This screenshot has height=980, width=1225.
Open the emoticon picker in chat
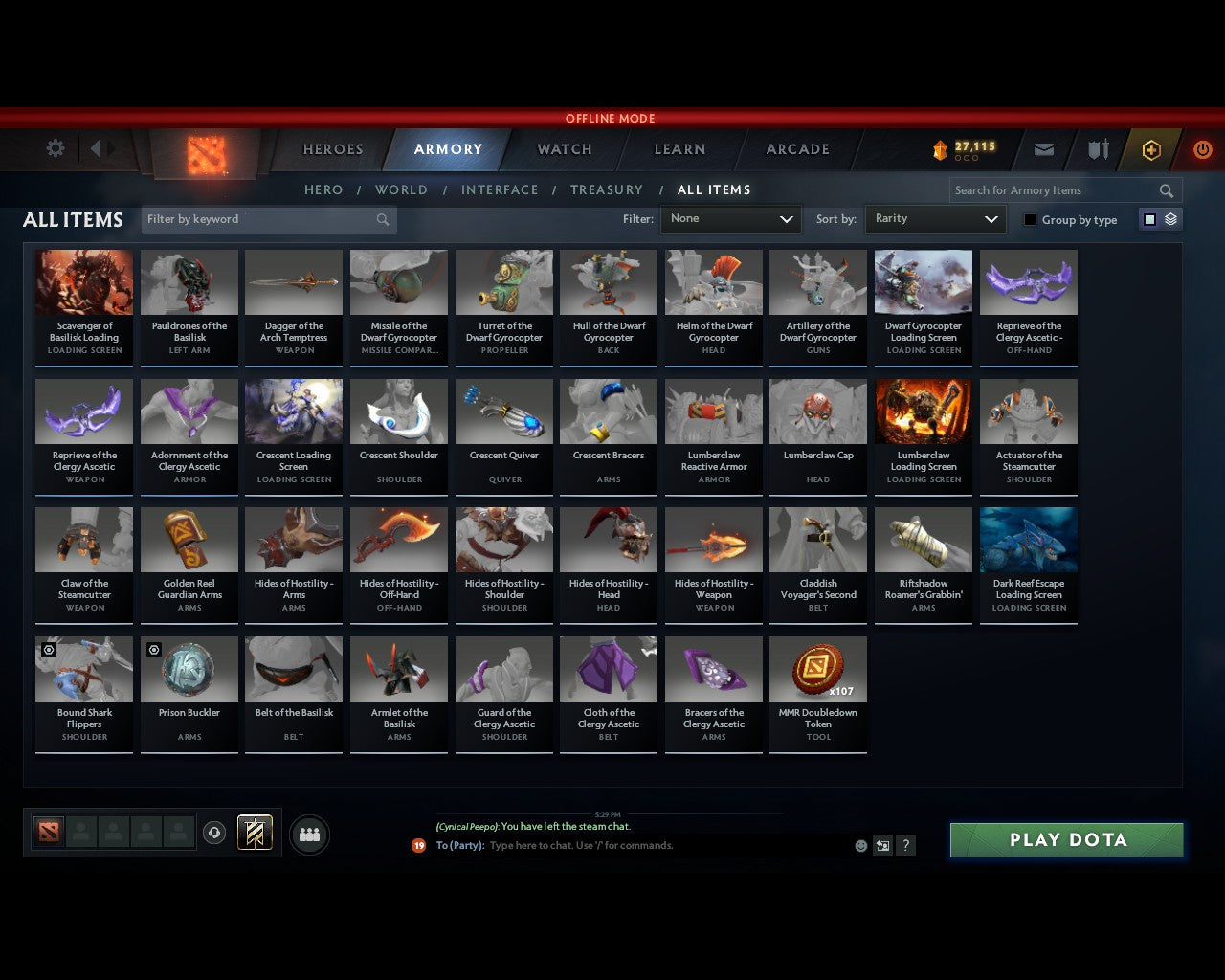coord(862,845)
